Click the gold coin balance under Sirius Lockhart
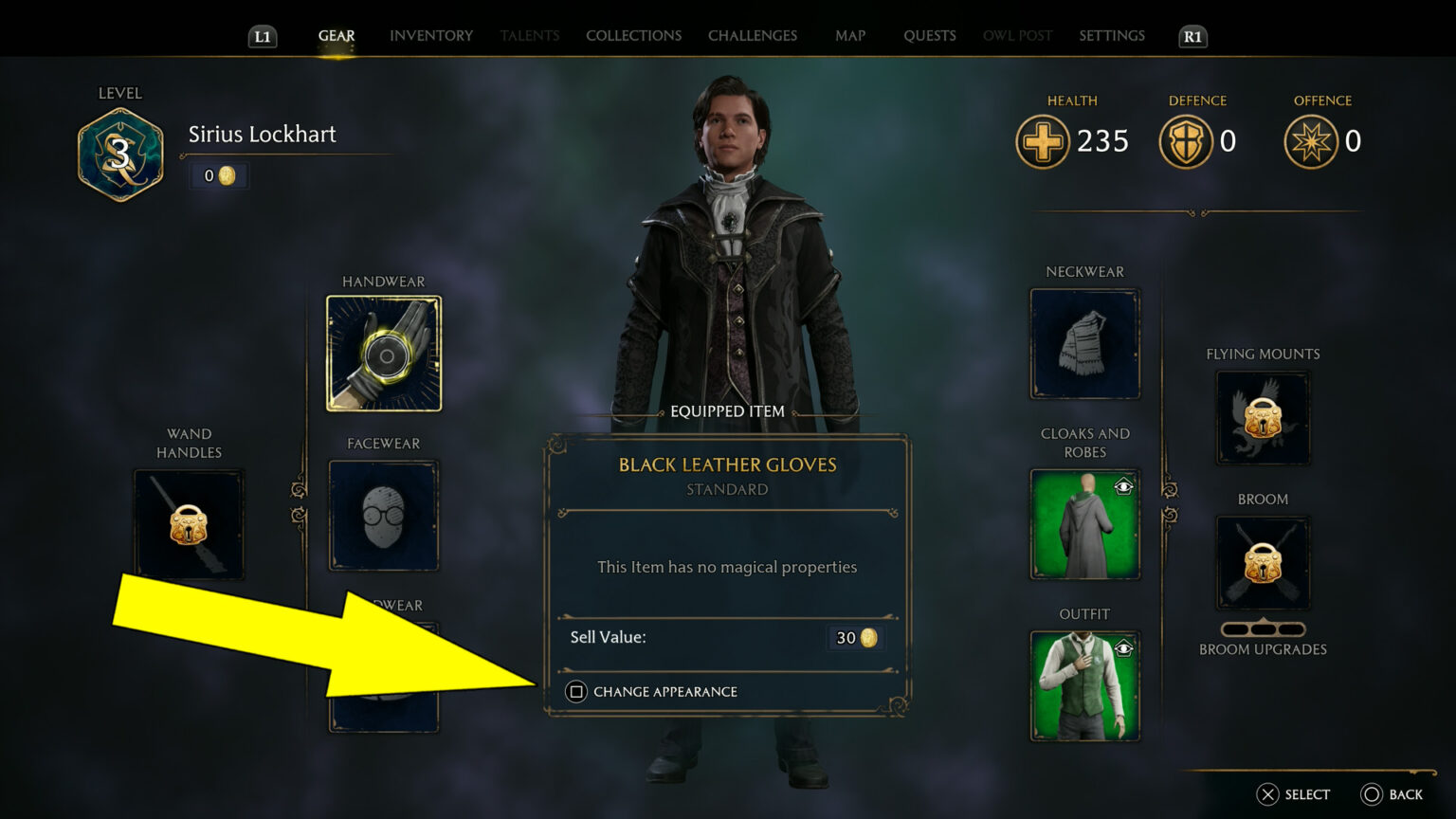This screenshot has width=1456, height=819. (218, 175)
